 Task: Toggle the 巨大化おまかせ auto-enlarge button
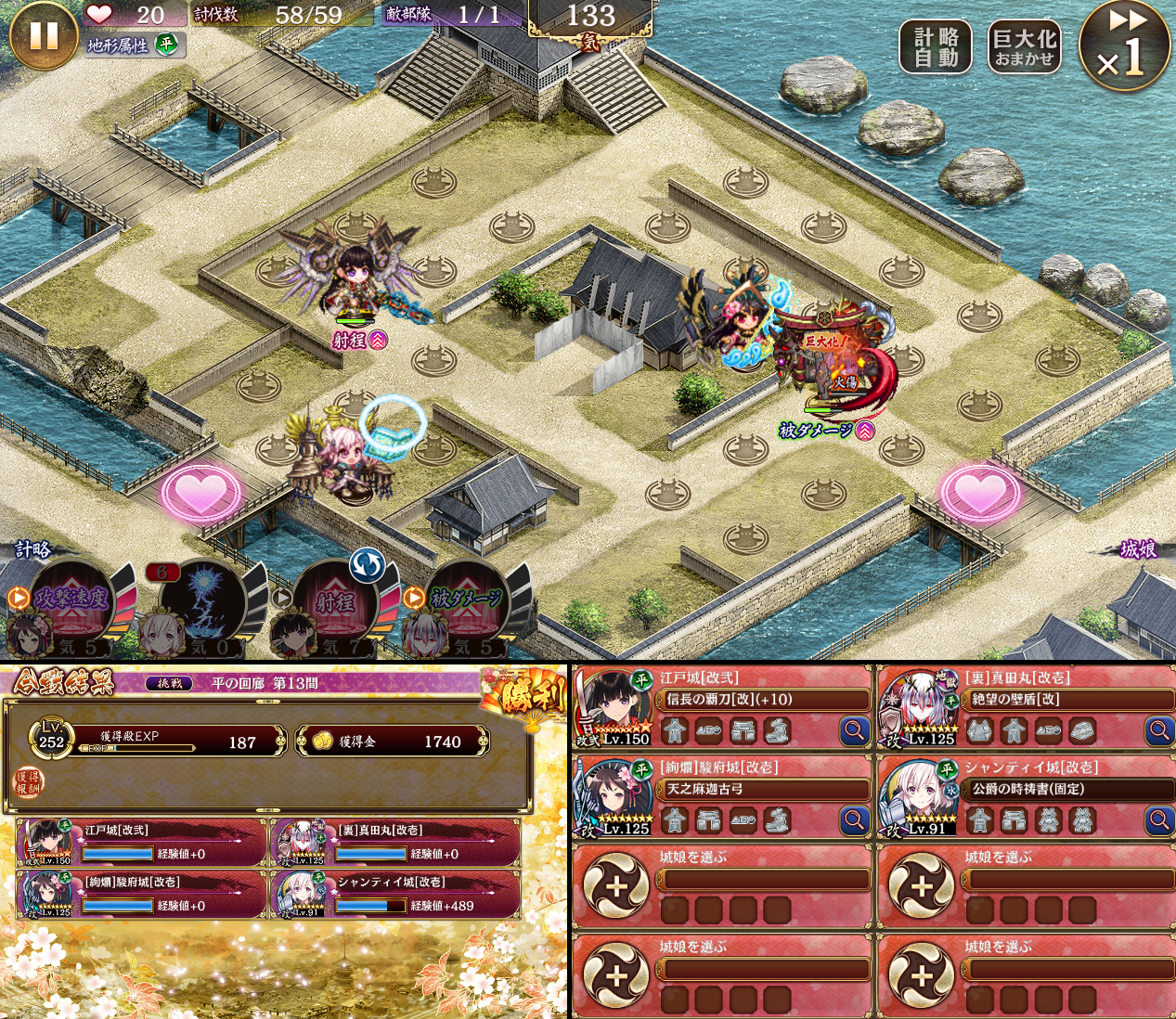(x=1024, y=47)
